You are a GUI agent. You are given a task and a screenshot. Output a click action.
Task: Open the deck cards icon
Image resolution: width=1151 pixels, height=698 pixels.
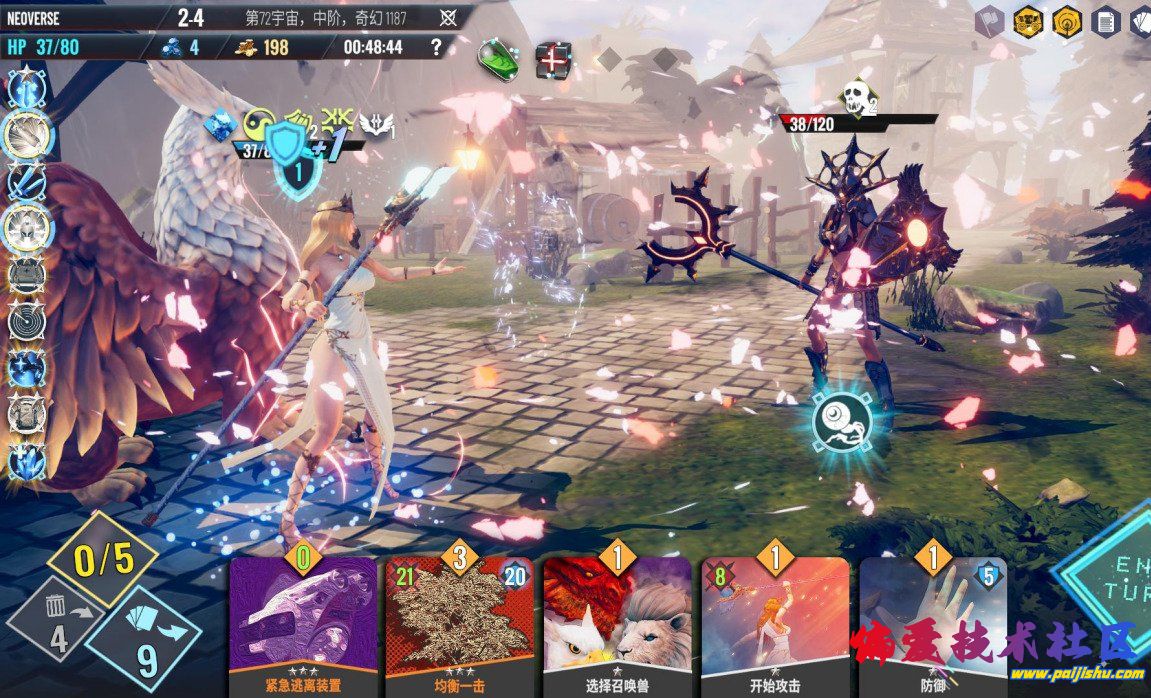[1142, 21]
